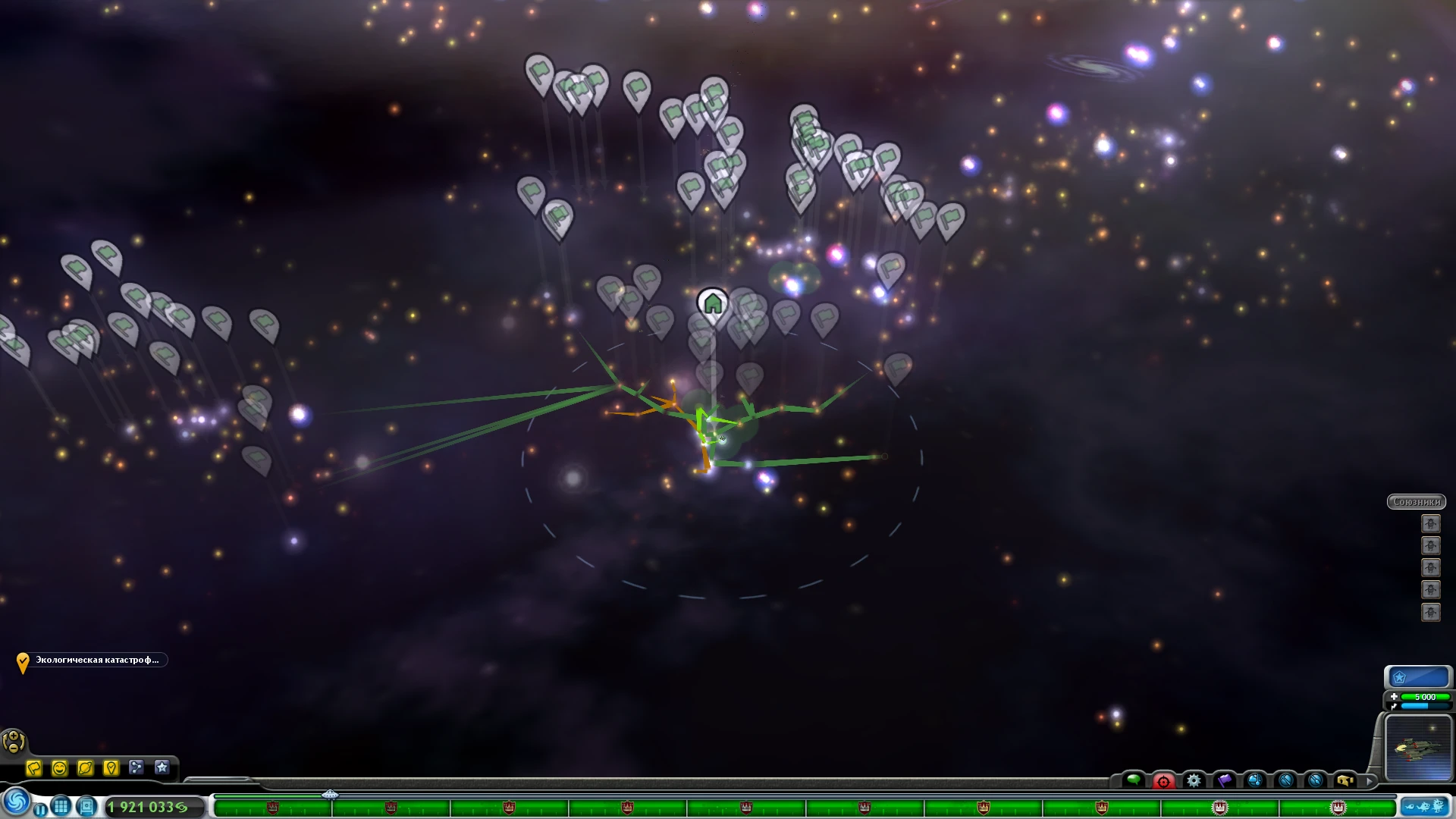This screenshot has height=819, width=1456.
Task: Pause the game with the pause button
Action: (x=41, y=808)
